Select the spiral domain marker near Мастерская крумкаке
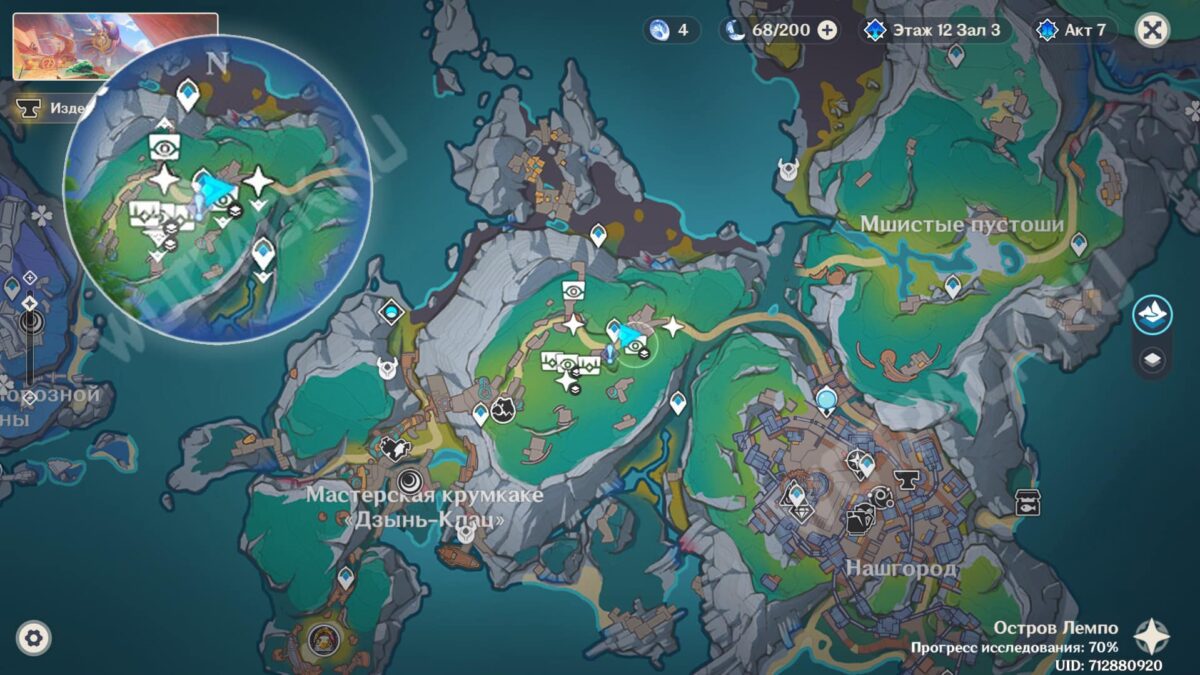The width and height of the screenshot is (1200, 675). point(409,482)
